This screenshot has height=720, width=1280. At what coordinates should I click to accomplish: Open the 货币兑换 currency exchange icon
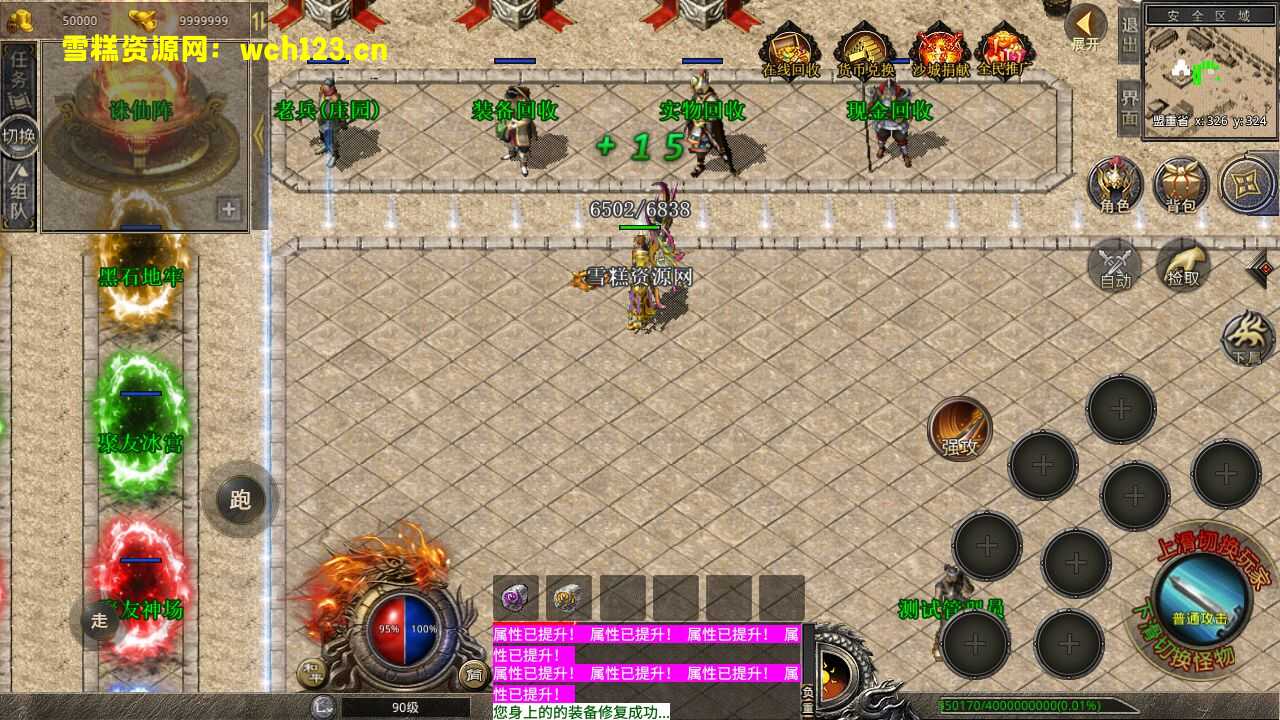point(865,52)
